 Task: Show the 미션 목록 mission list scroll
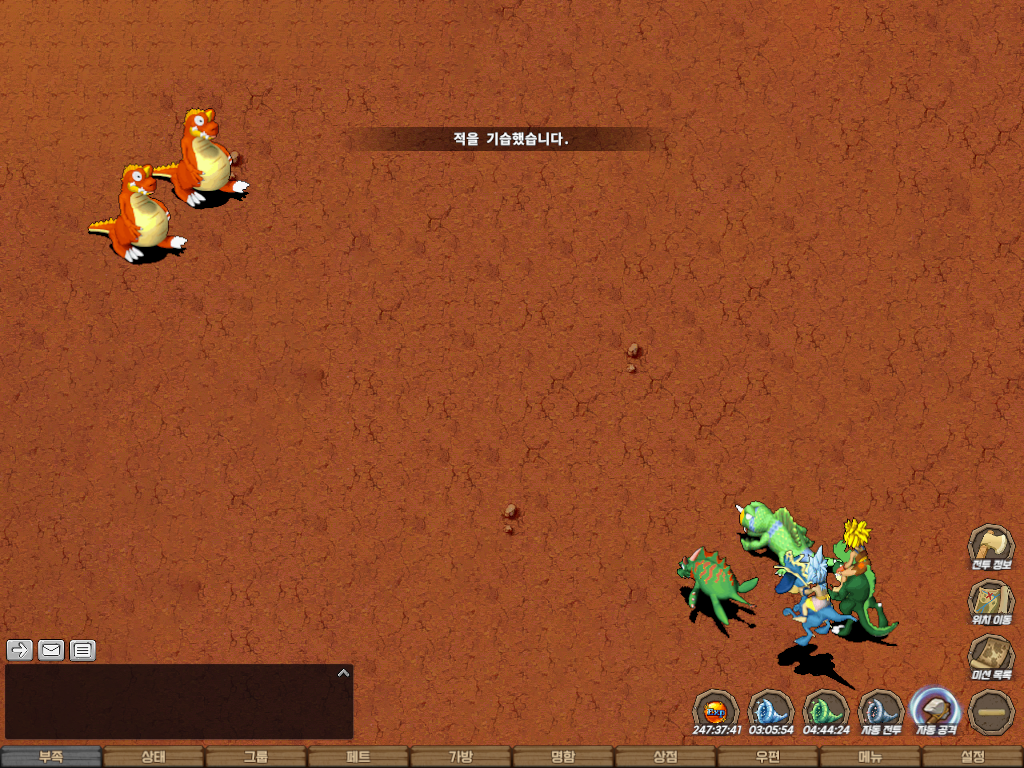pyautogui.click(x=991, y=656)
